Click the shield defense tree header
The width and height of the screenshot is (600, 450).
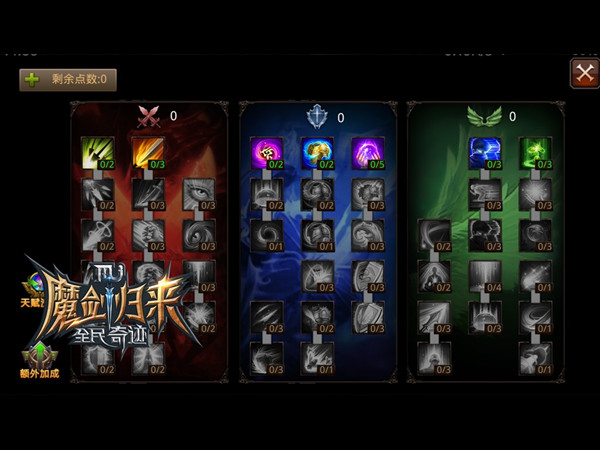point(317,117)
